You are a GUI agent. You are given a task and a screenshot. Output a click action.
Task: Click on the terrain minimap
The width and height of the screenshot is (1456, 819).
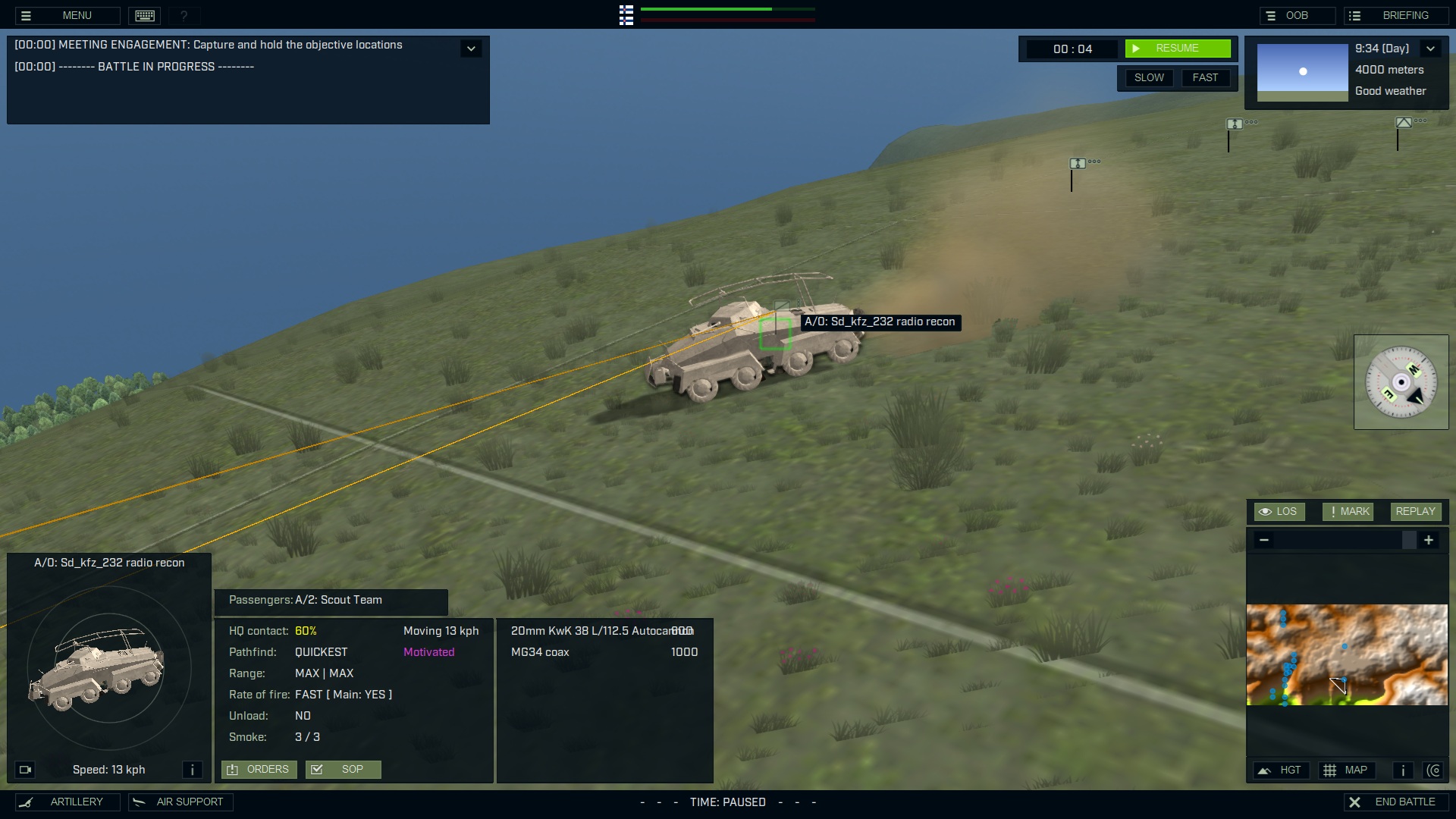(1347, 654)
